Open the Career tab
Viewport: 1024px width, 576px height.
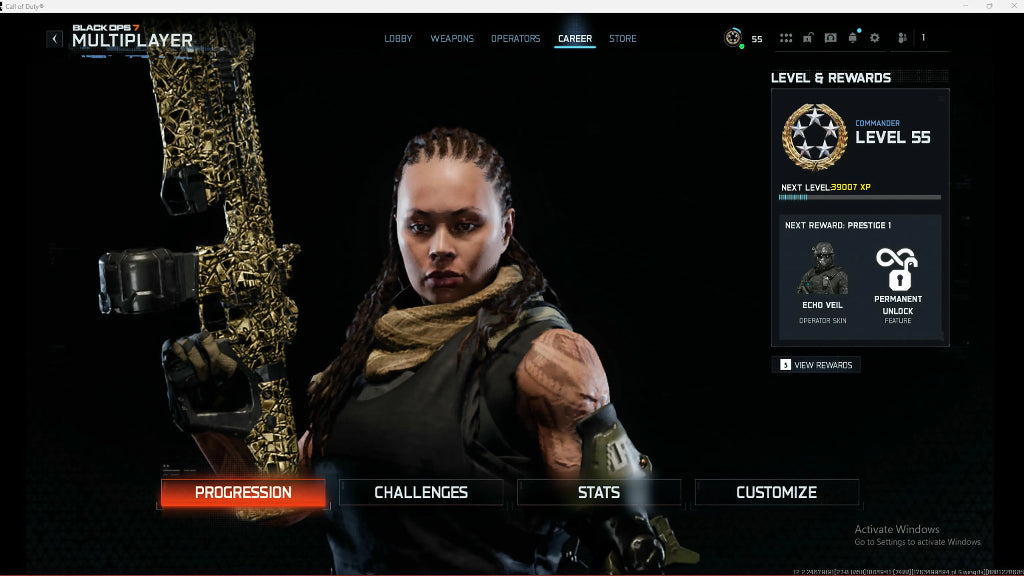click(575, 39)
